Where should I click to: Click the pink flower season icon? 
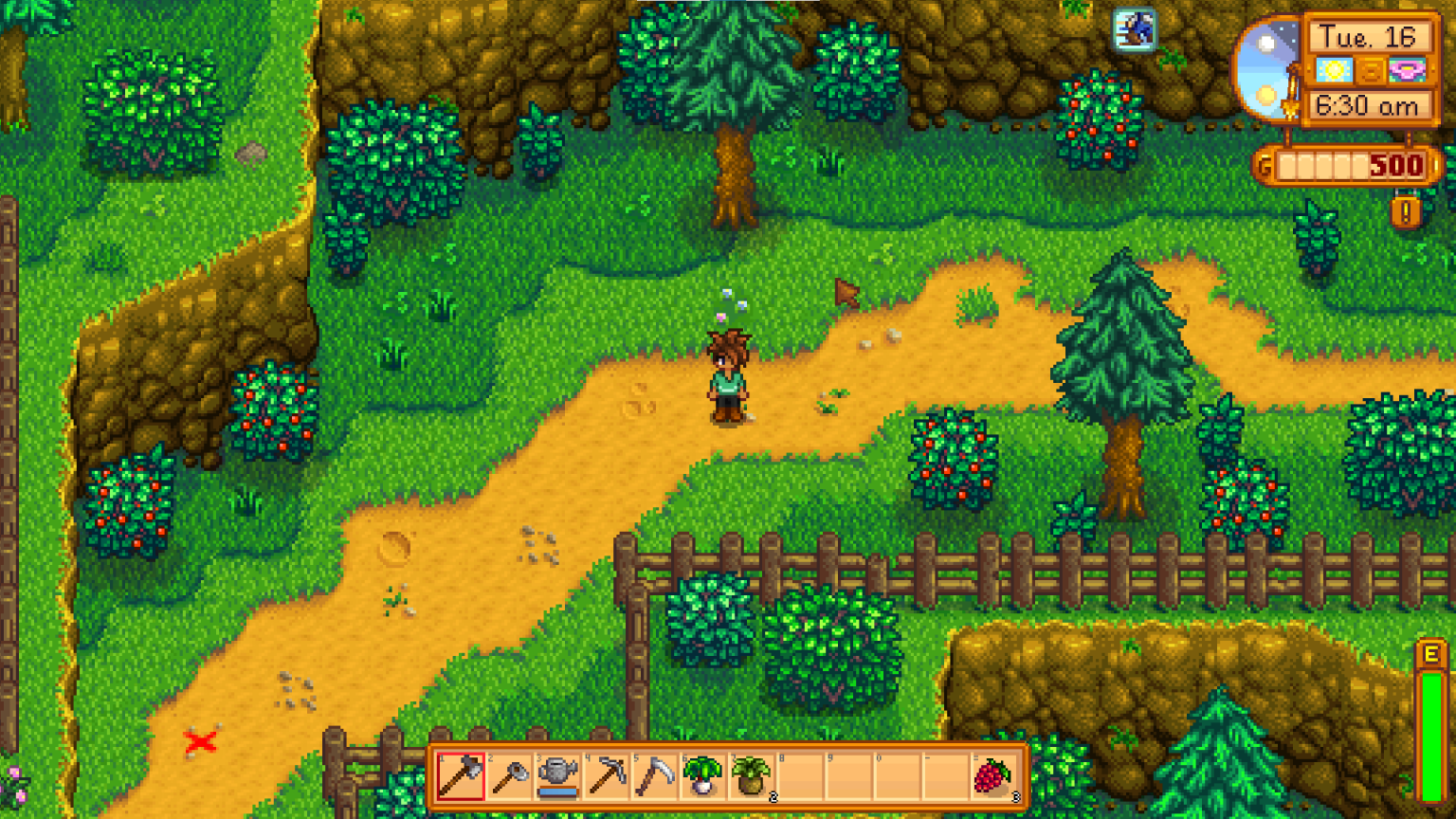pos(1407,71)
